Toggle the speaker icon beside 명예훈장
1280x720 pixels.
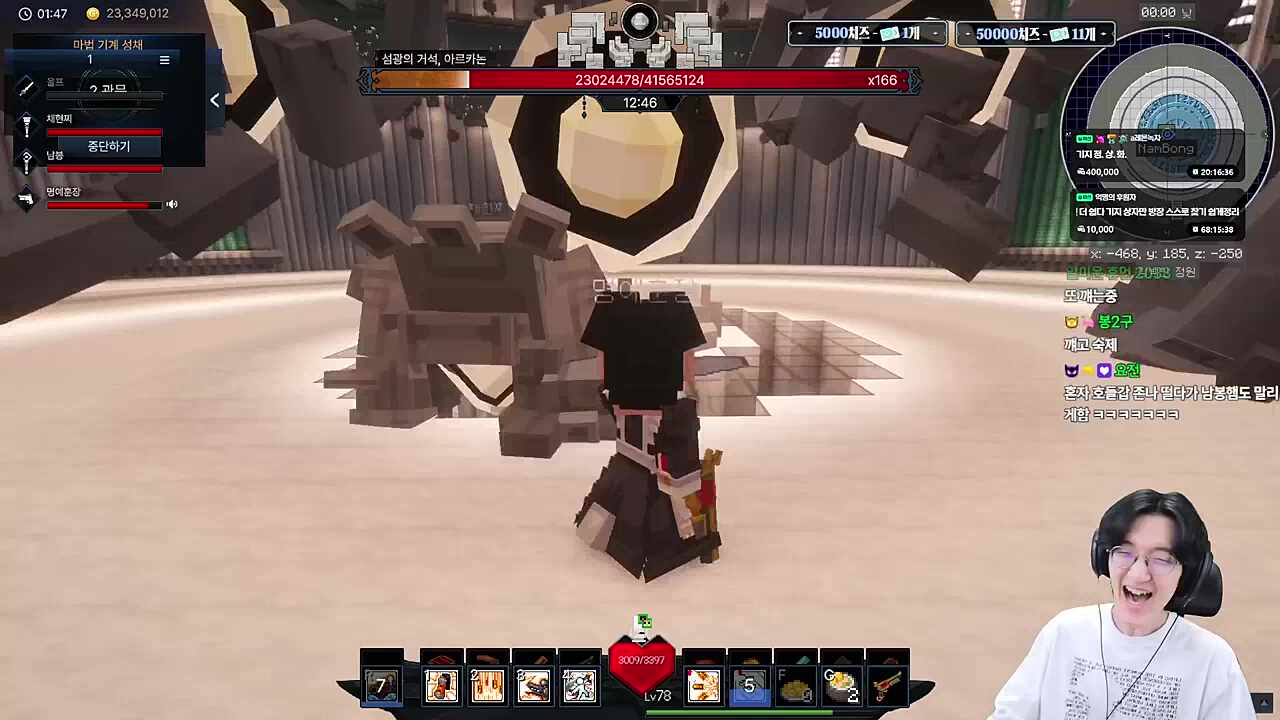coord(172,205)
